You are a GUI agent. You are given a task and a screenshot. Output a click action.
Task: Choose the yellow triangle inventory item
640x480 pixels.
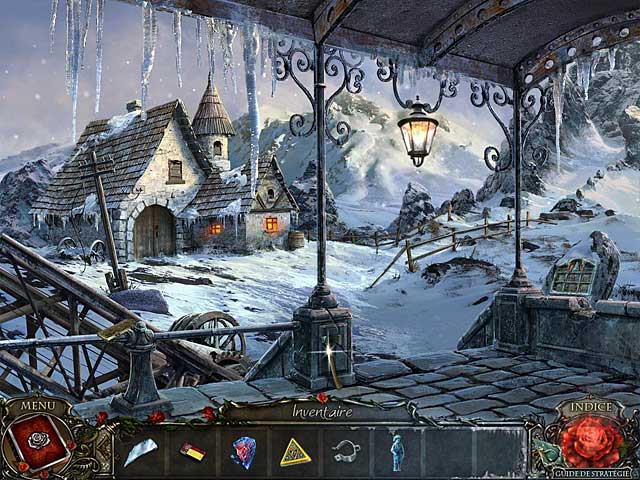click(295, 453)
